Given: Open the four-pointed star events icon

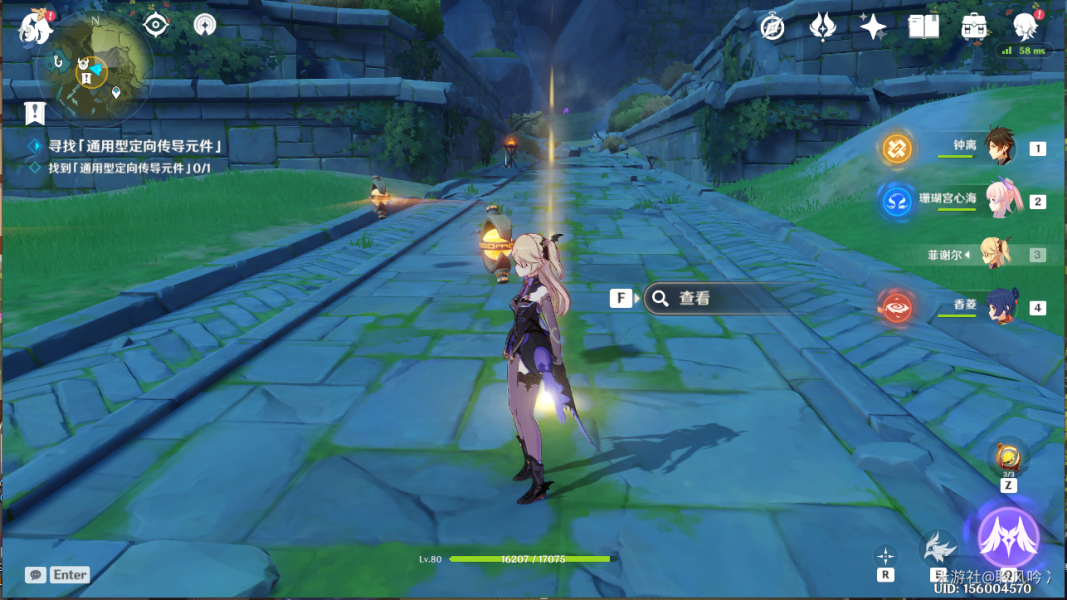Looking at the screenshot, I should click(x=873, y=27).
